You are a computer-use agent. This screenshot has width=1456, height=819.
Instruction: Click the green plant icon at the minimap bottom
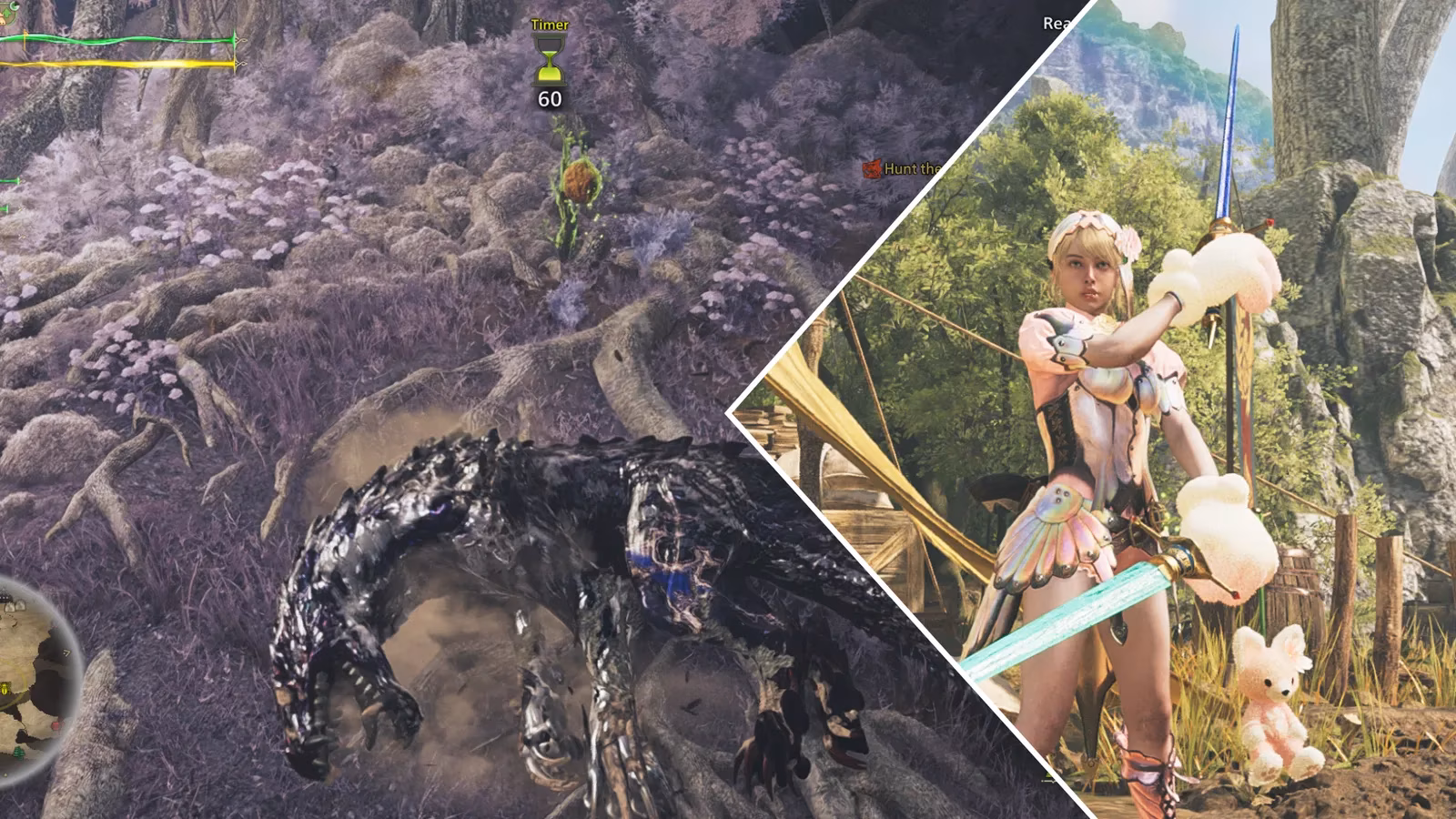click(x=18, y=753)
